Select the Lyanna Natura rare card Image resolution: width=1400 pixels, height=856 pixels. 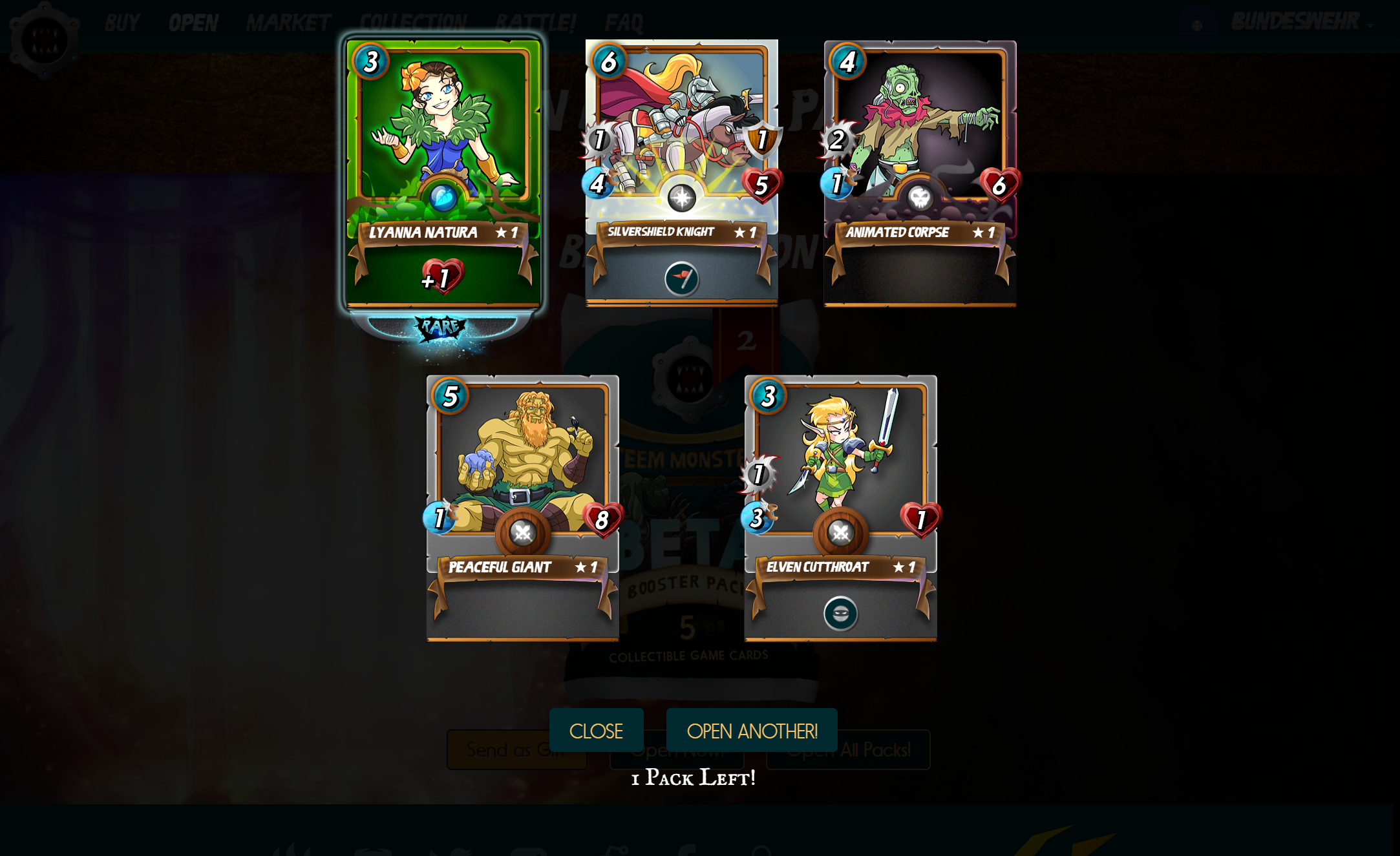(443, 172)
